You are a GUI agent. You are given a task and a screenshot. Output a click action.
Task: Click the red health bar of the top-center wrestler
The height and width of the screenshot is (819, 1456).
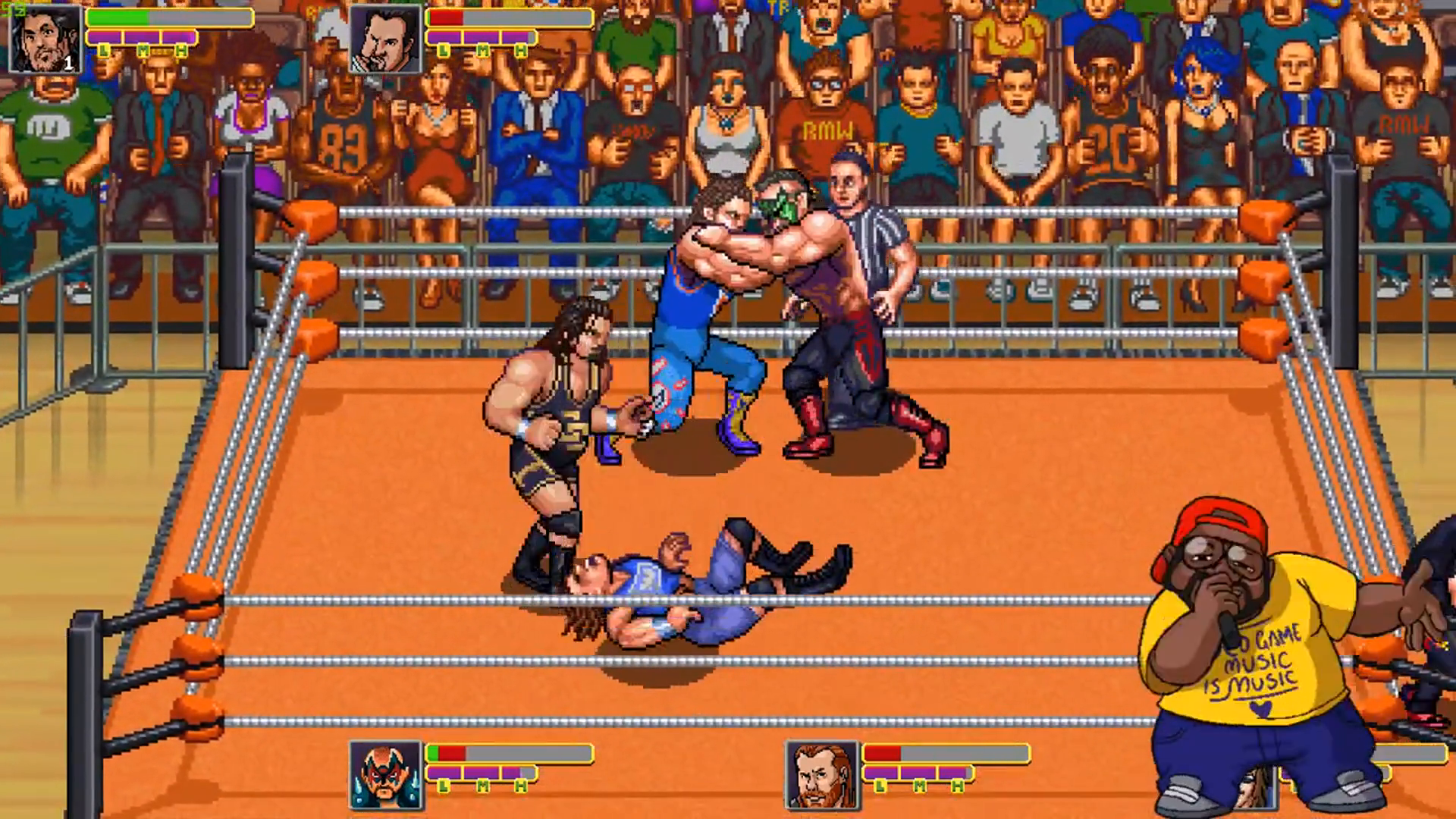[x=447, y=18]
